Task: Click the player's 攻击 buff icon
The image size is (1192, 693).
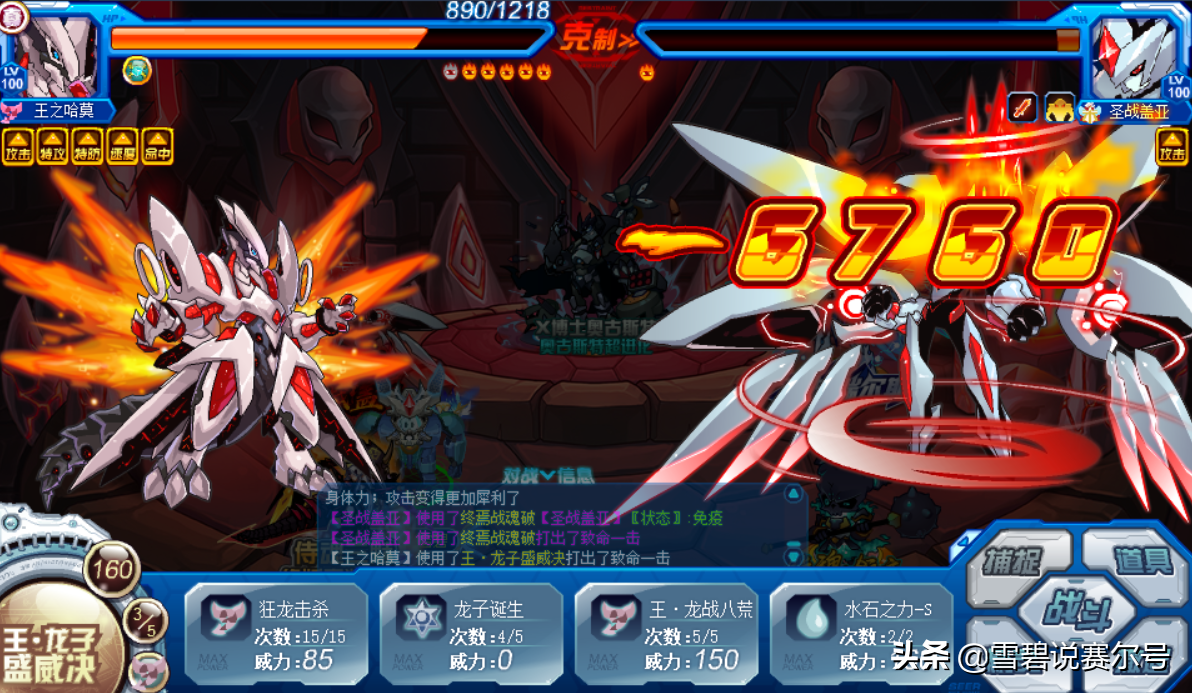Action: [x=18, y=146]
